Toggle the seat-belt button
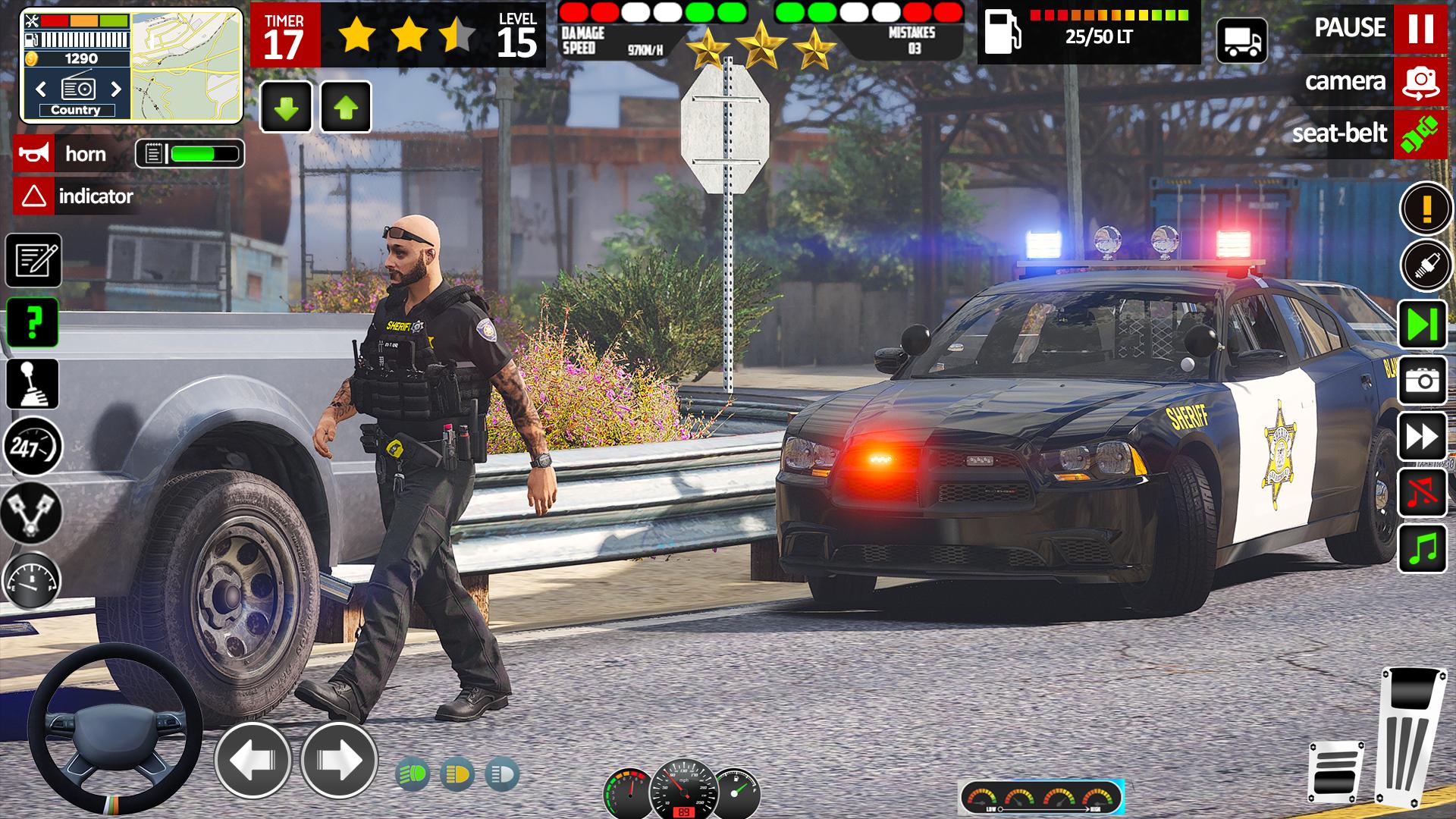Image resolution: width=1456 pixels, height=819 pixels. coord(1420,134)
